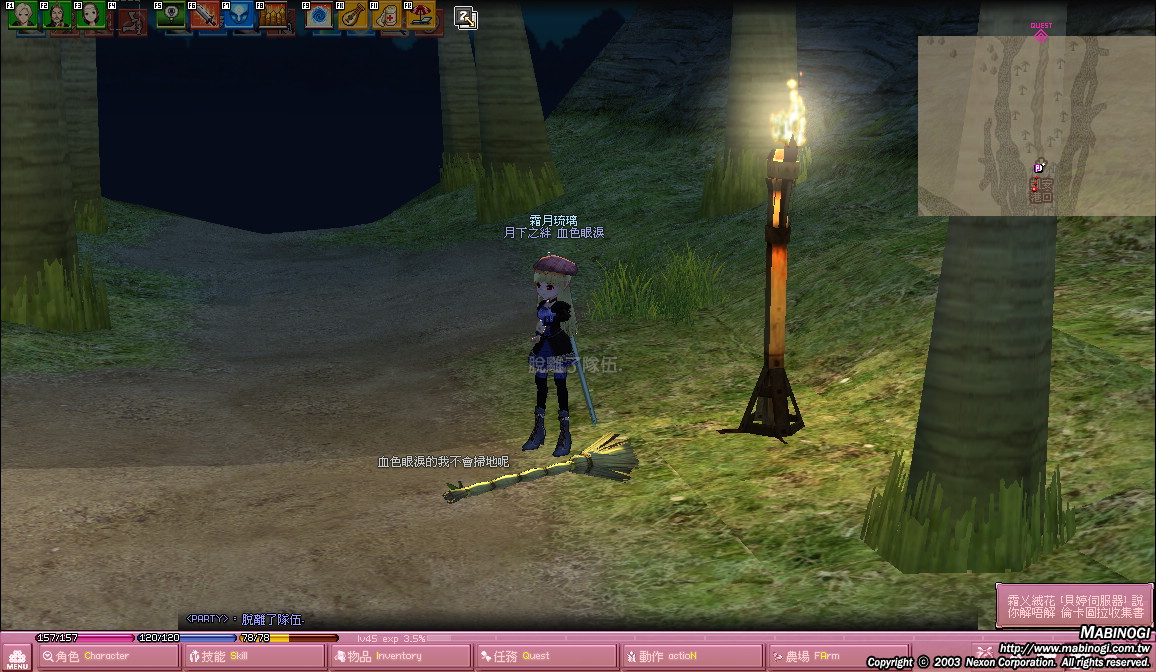The width and height of the screenshot is (1156, 672).
Task: Activate the F6 sword skill
Action: pos(205,15)
